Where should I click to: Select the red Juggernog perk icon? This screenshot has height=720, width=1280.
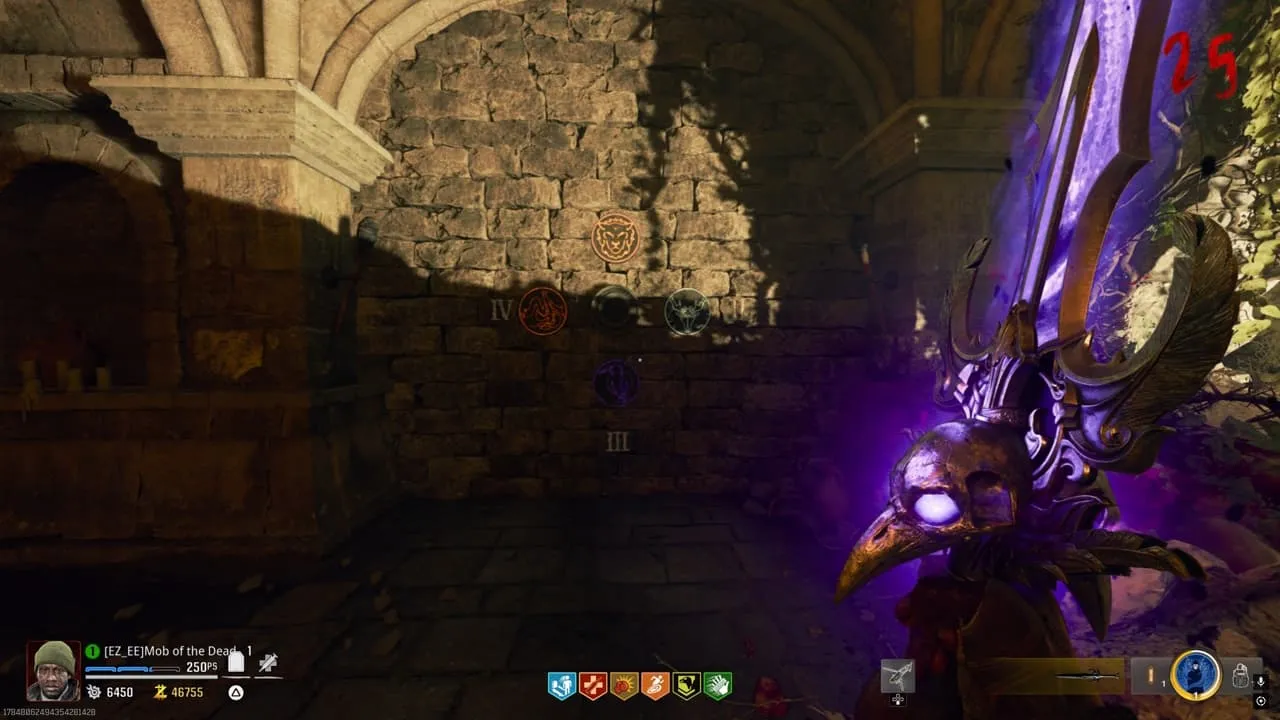pyautogui.click(x=593, y=686)
